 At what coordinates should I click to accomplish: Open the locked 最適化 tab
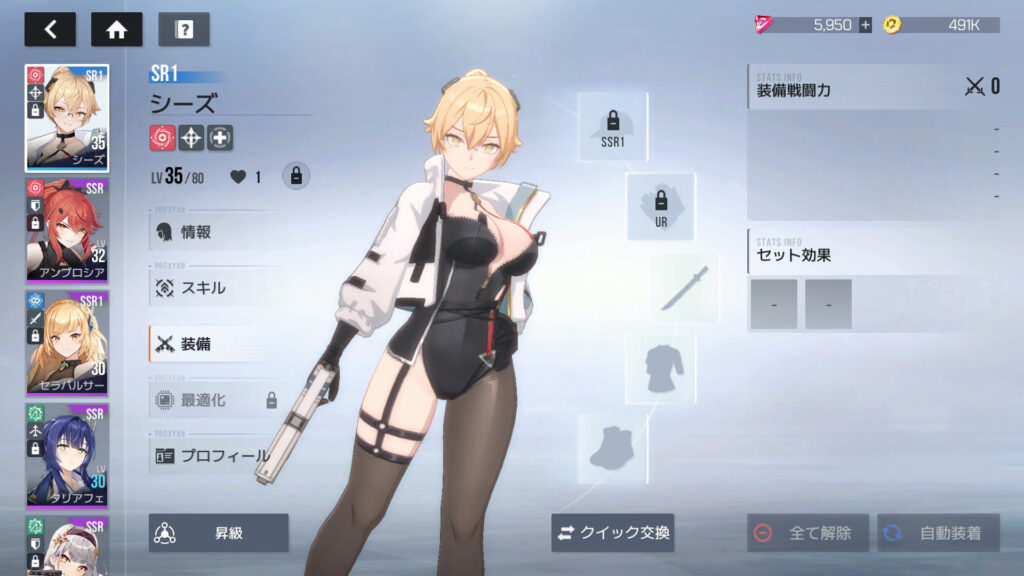[215, 400]
